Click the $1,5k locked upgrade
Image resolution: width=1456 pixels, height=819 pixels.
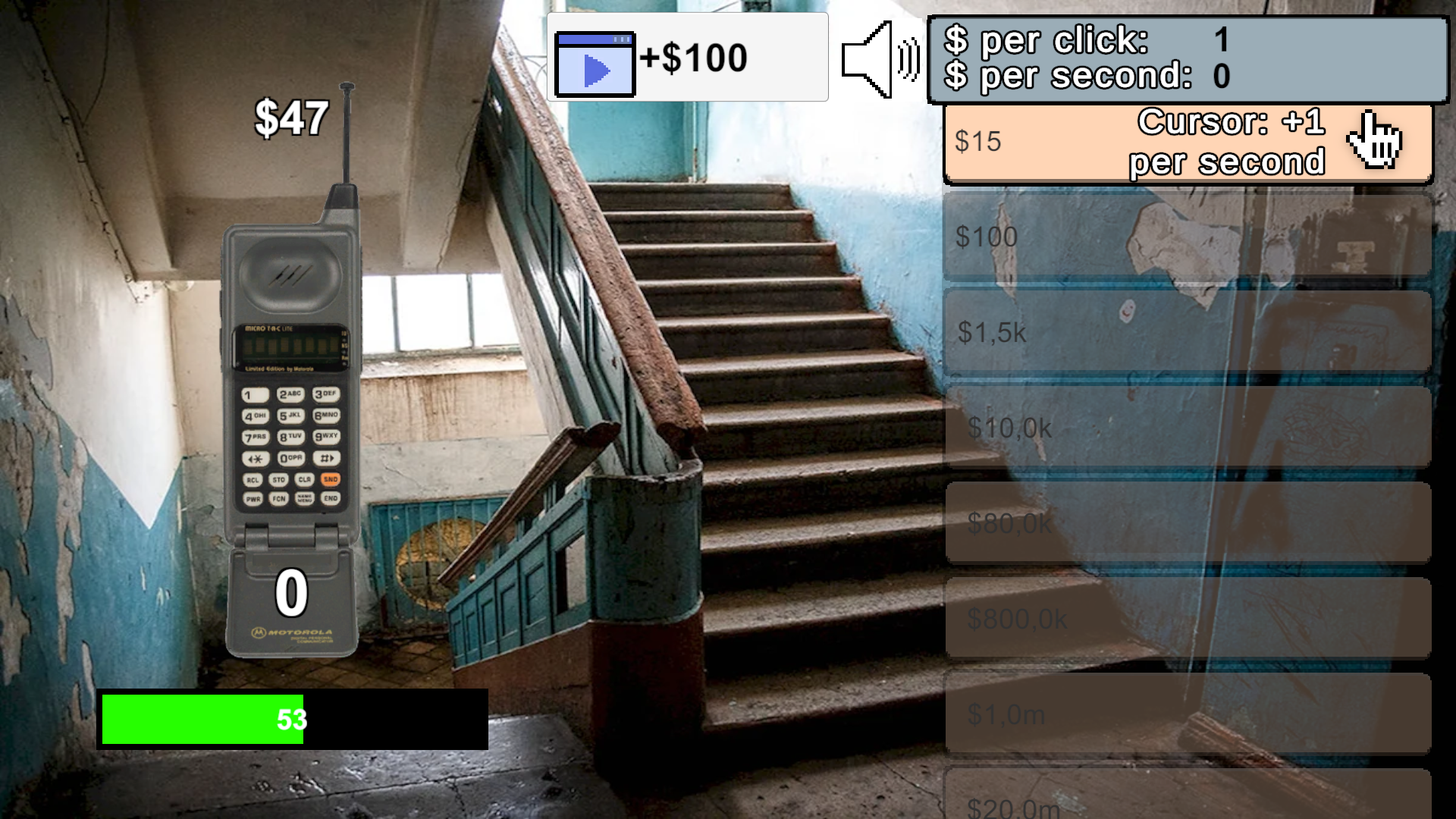1187,332
